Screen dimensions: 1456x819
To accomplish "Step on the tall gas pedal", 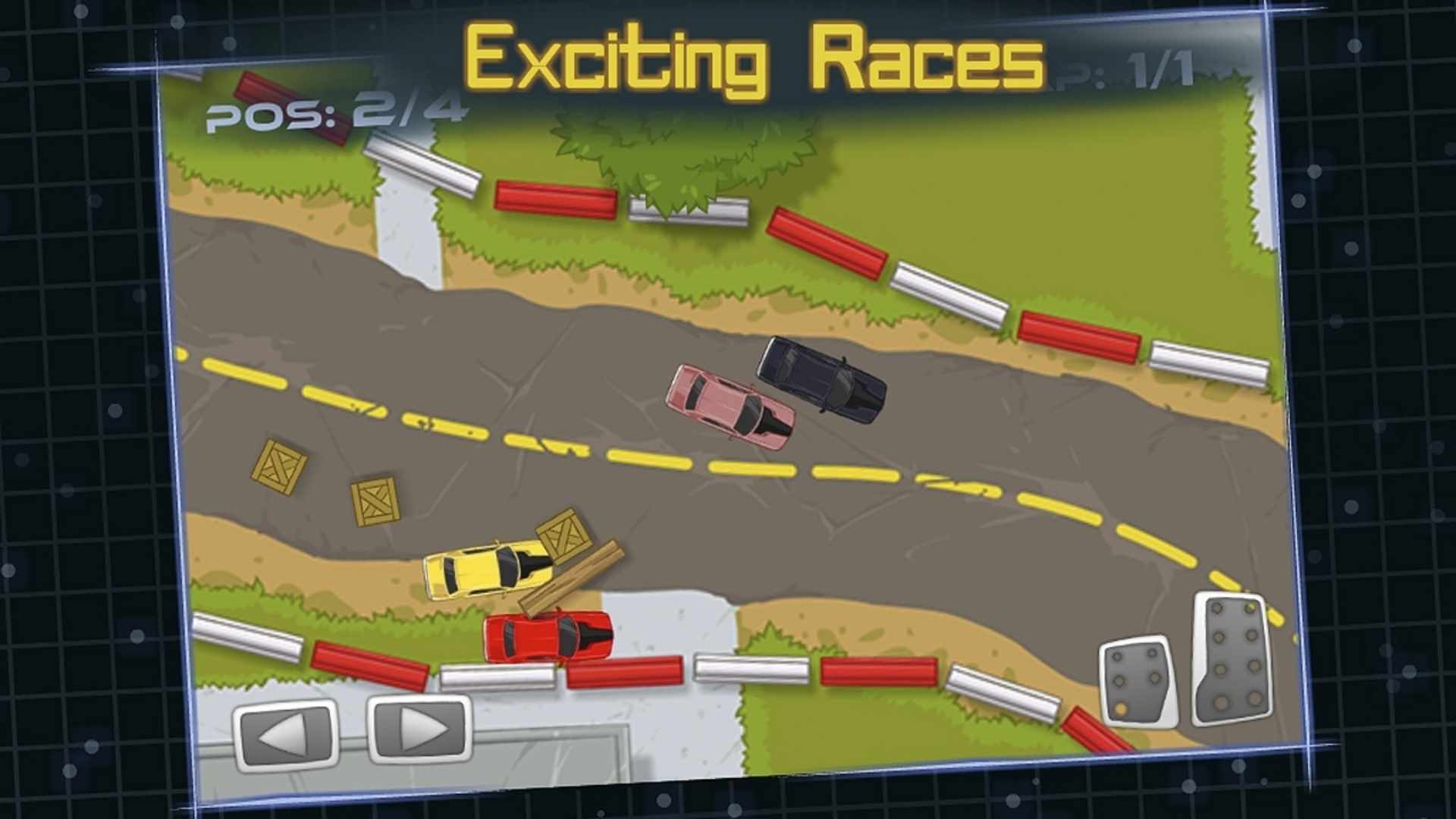I will 1232,658.
